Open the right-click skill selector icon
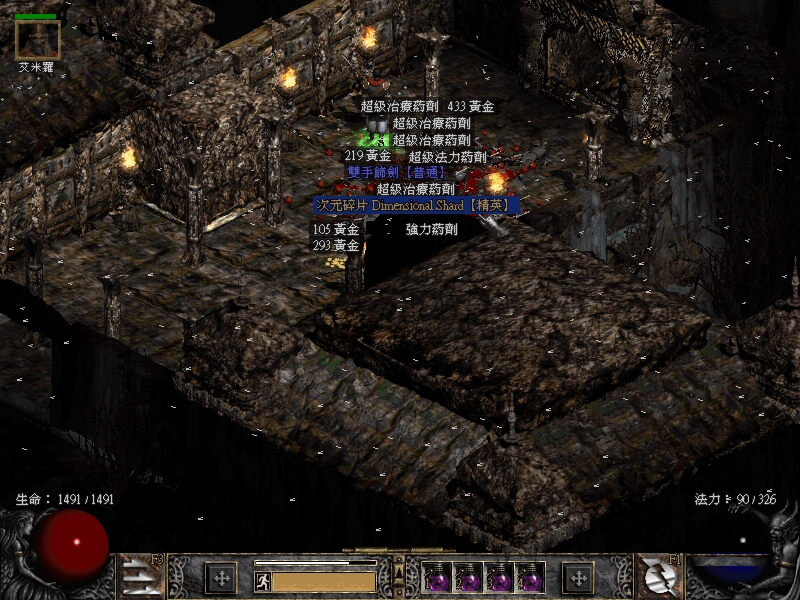 coord(659,577)
